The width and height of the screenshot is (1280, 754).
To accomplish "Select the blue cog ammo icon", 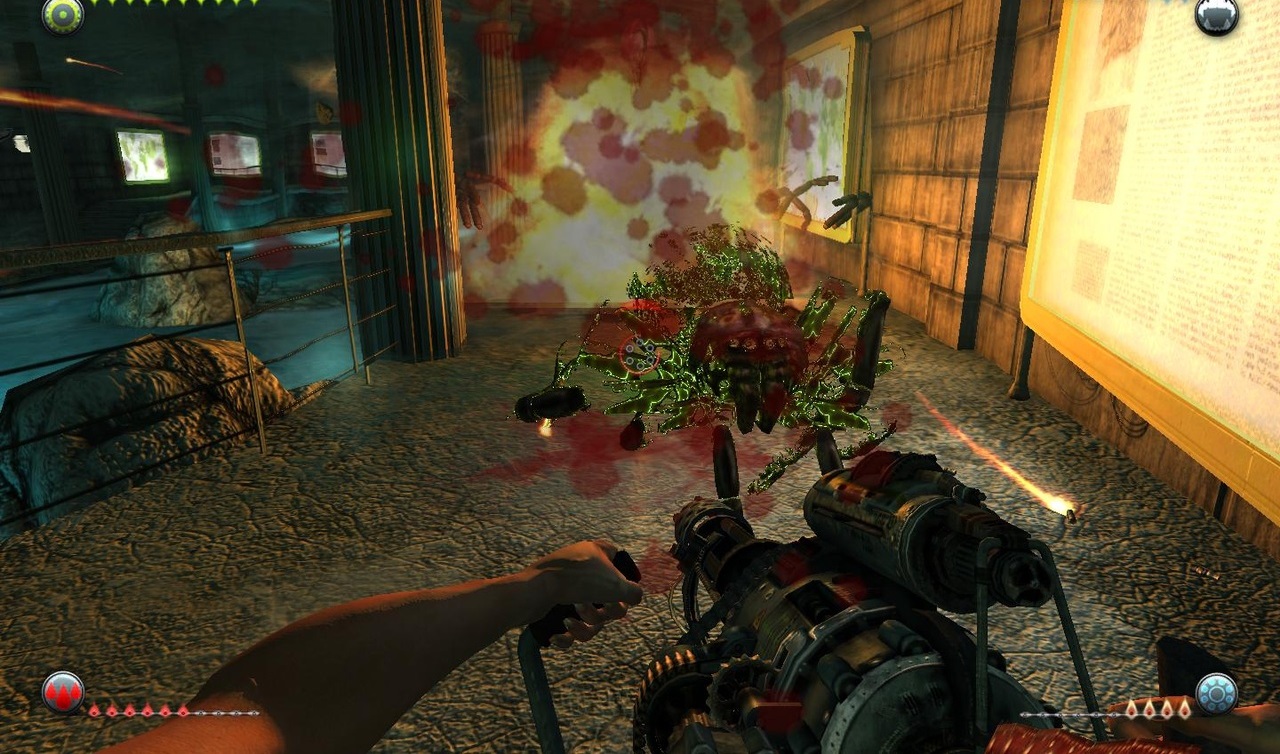I will point(1216,693).
